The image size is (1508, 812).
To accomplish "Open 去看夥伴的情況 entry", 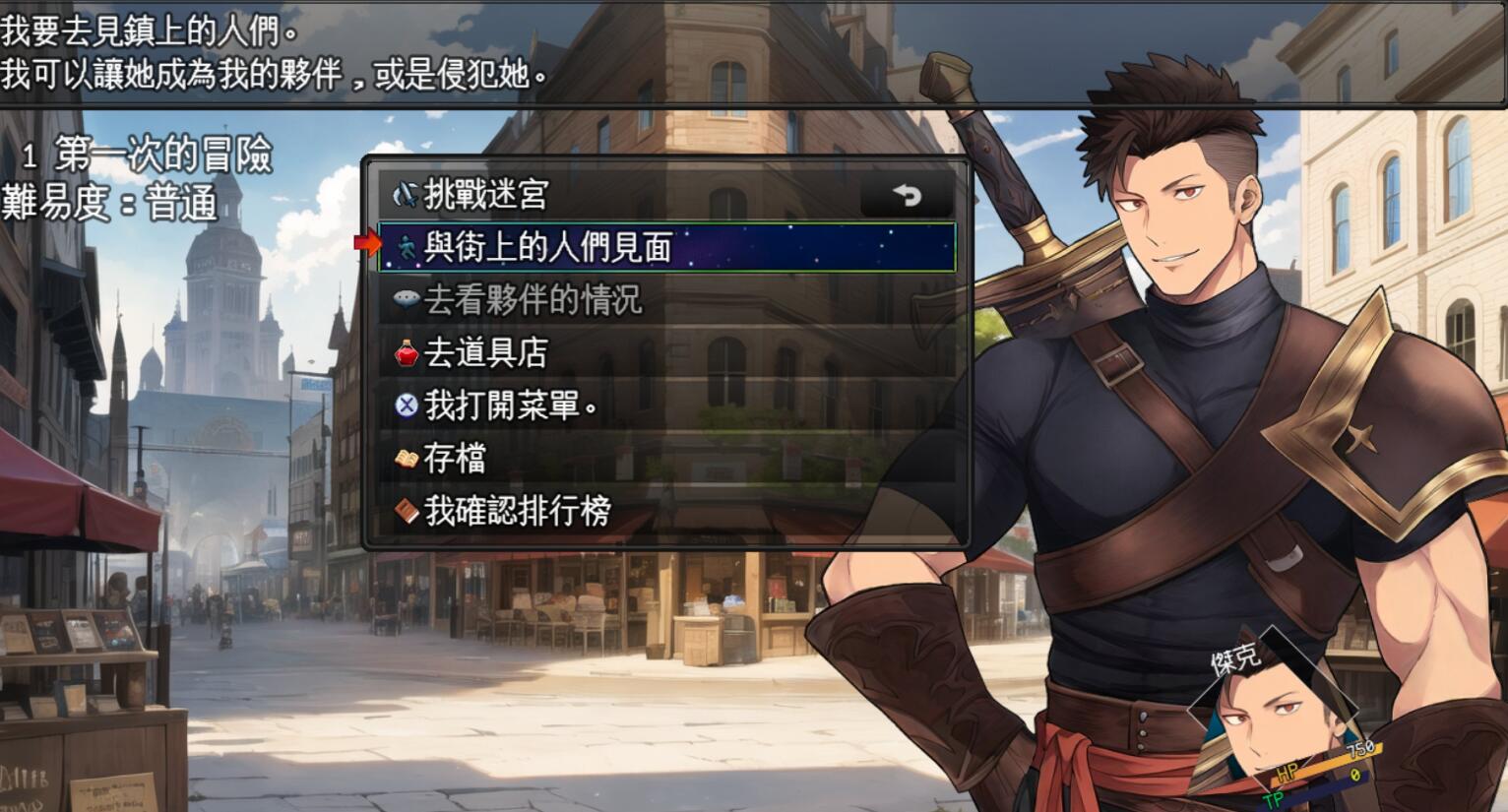I will [533, 300].
